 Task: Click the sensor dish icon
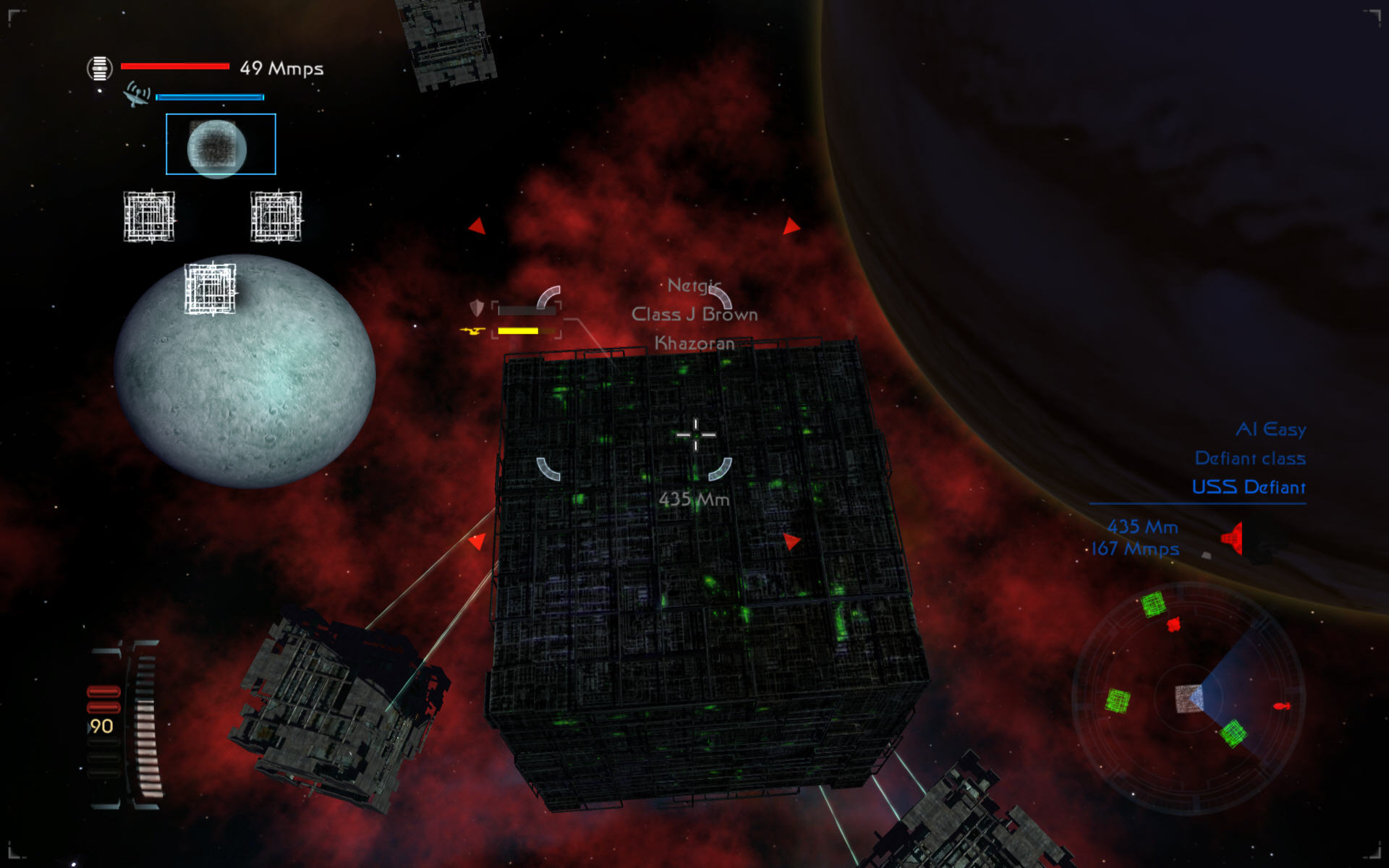tap(136, 95)
